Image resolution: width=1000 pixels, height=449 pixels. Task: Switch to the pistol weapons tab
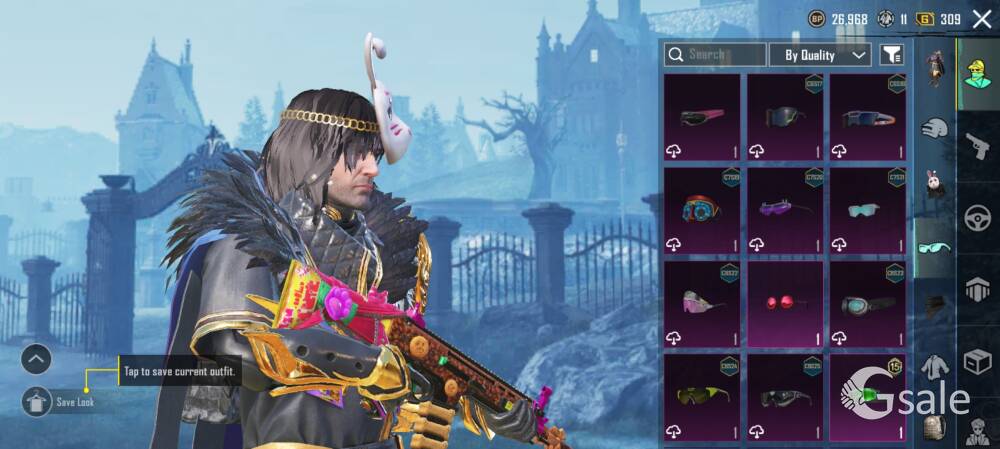[x=977, y=147]
